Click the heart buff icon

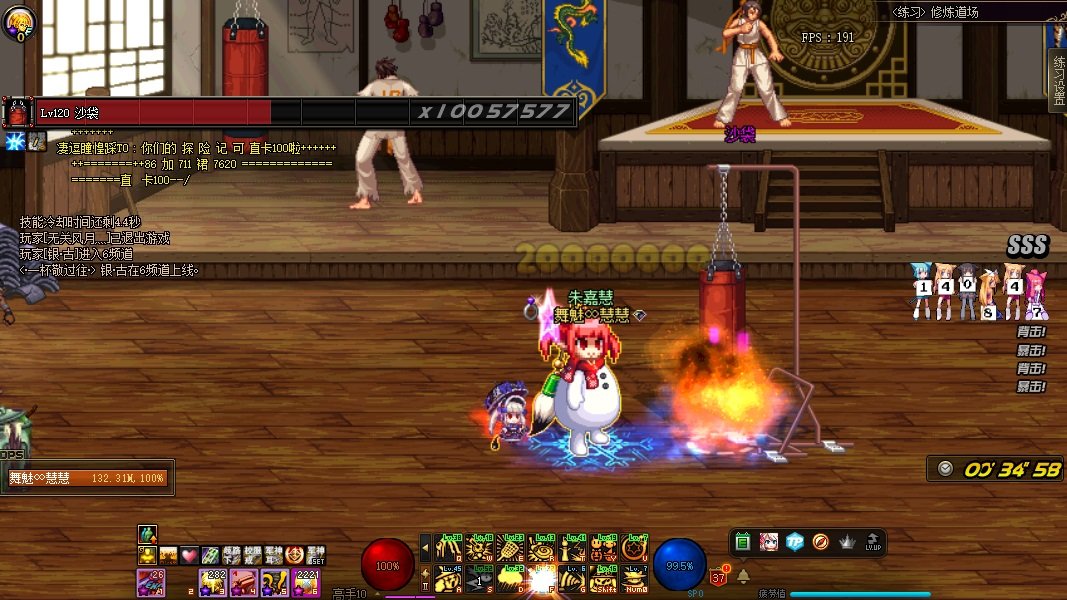(x=189, y=555)
